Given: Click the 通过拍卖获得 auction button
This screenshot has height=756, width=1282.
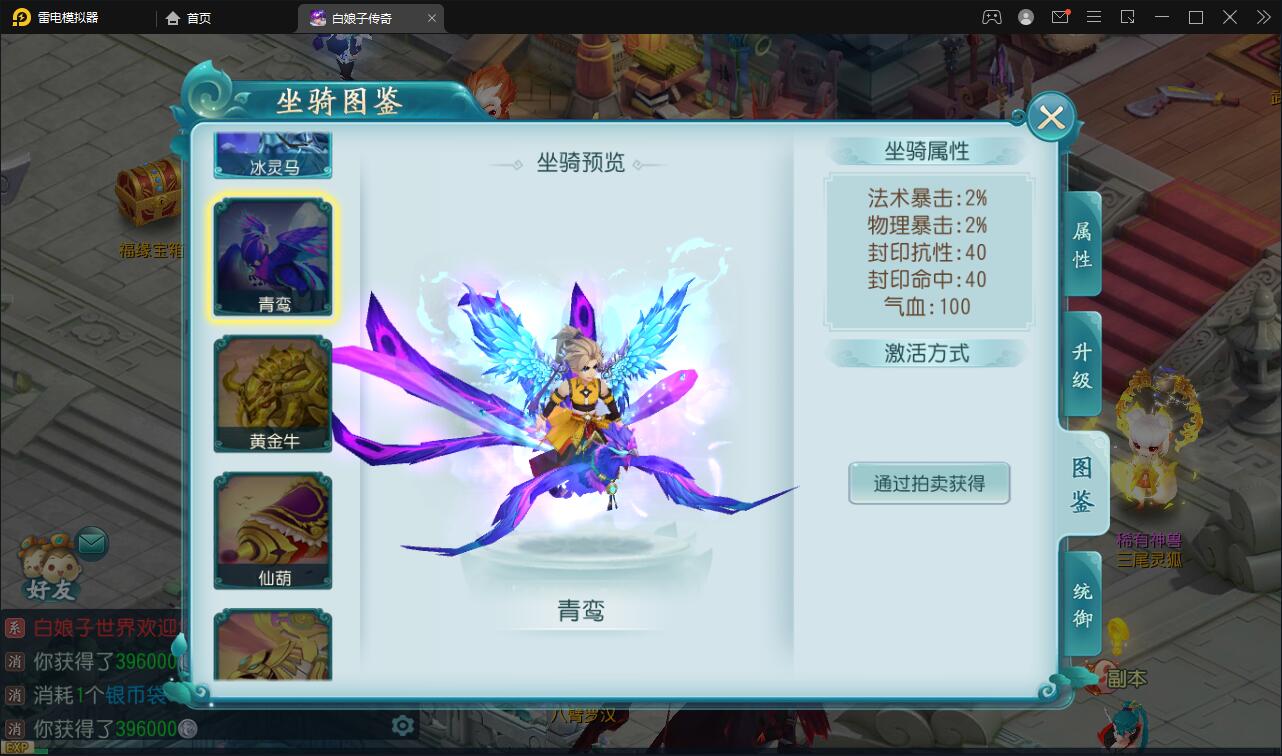Looking at the screenshot, I should click(928, 483).
